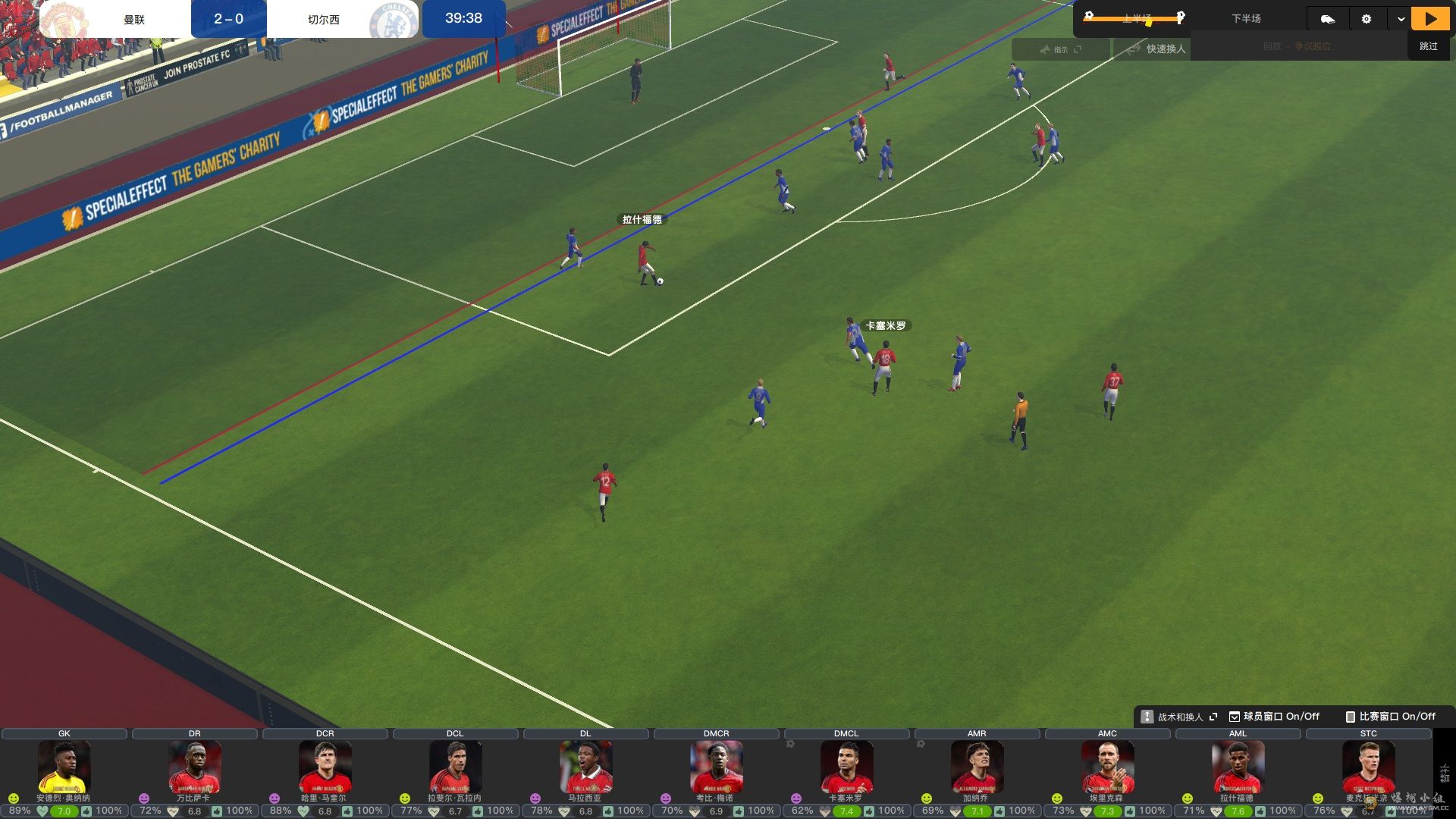Skip the replay via 跳过
The height and width of the screenshot is (819, 1456).
tap(1429, 46)
